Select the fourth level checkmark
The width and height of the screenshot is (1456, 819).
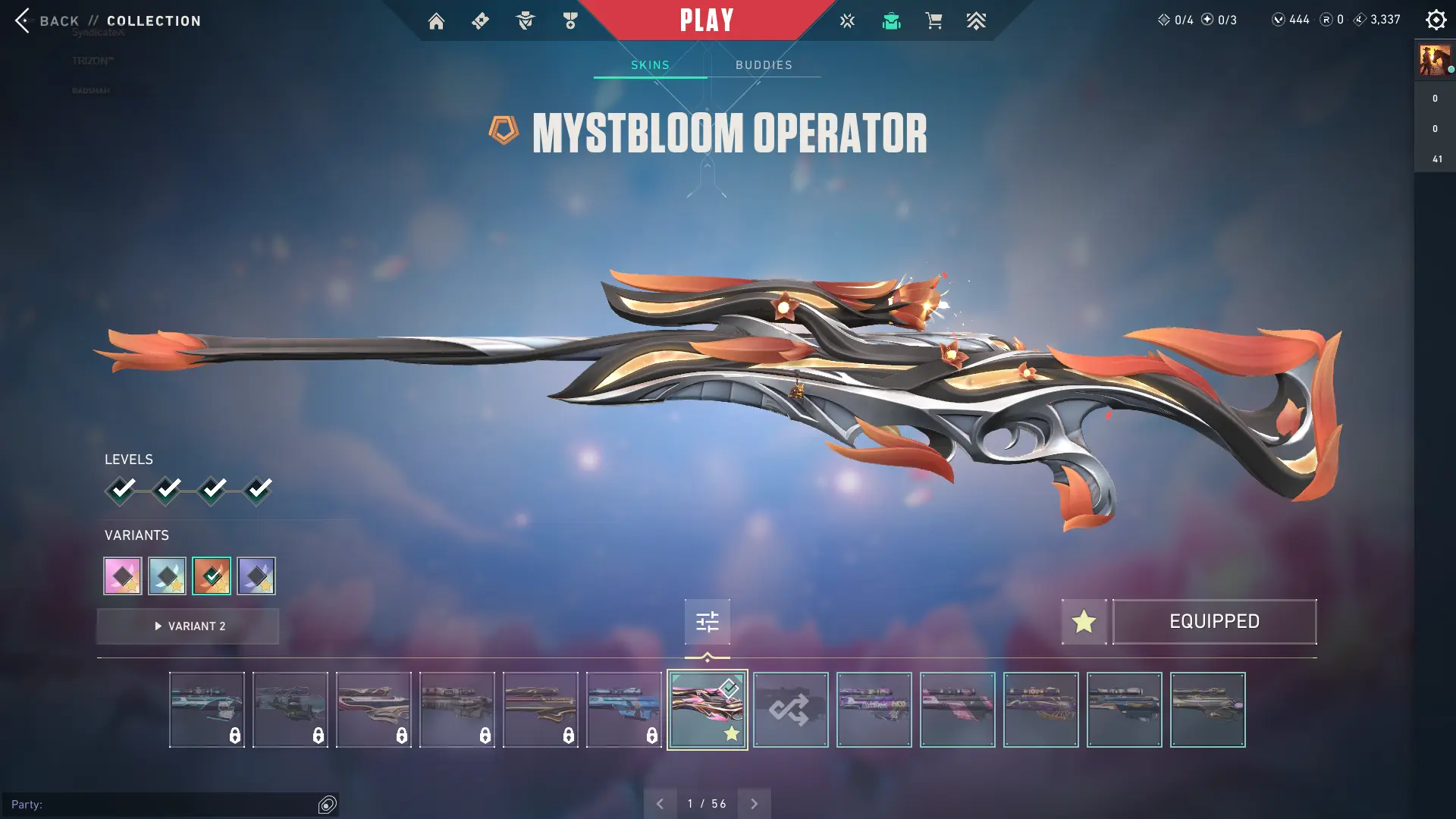(258, 490)
